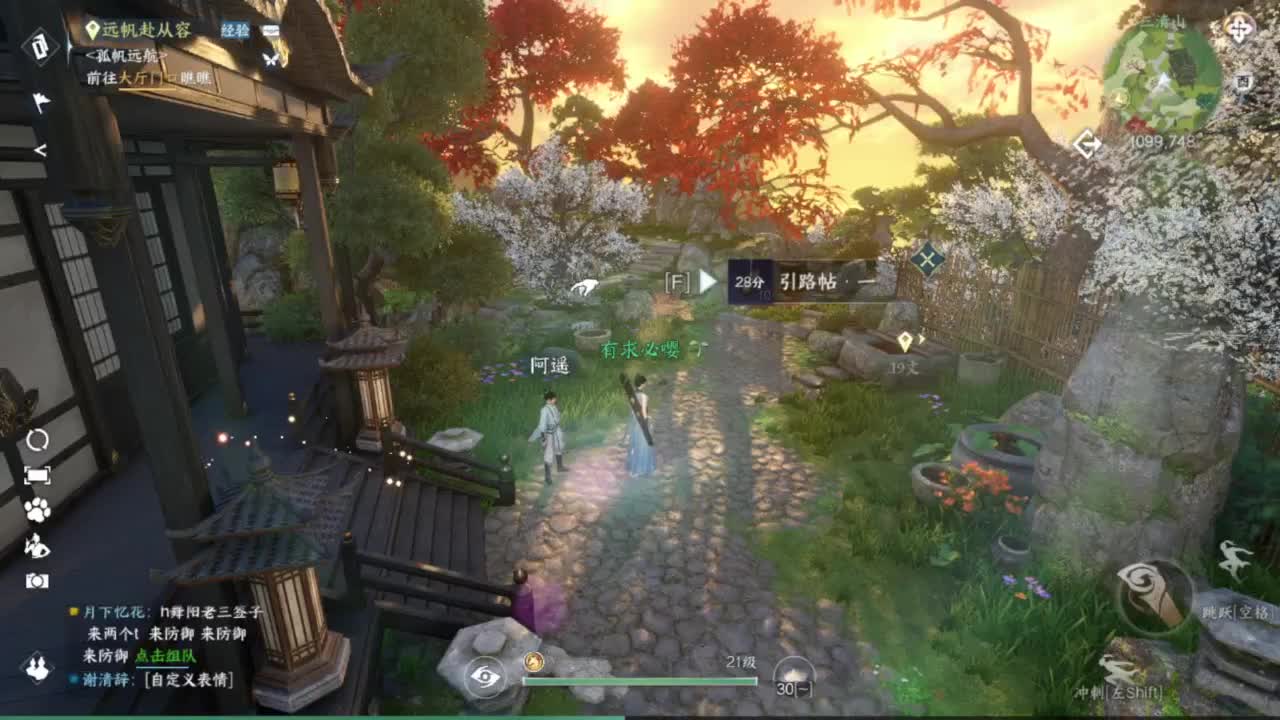1280x720 pixels.
Task: Open the quest 远帆赴从容 in the tracker
Action: click(145, 30)
